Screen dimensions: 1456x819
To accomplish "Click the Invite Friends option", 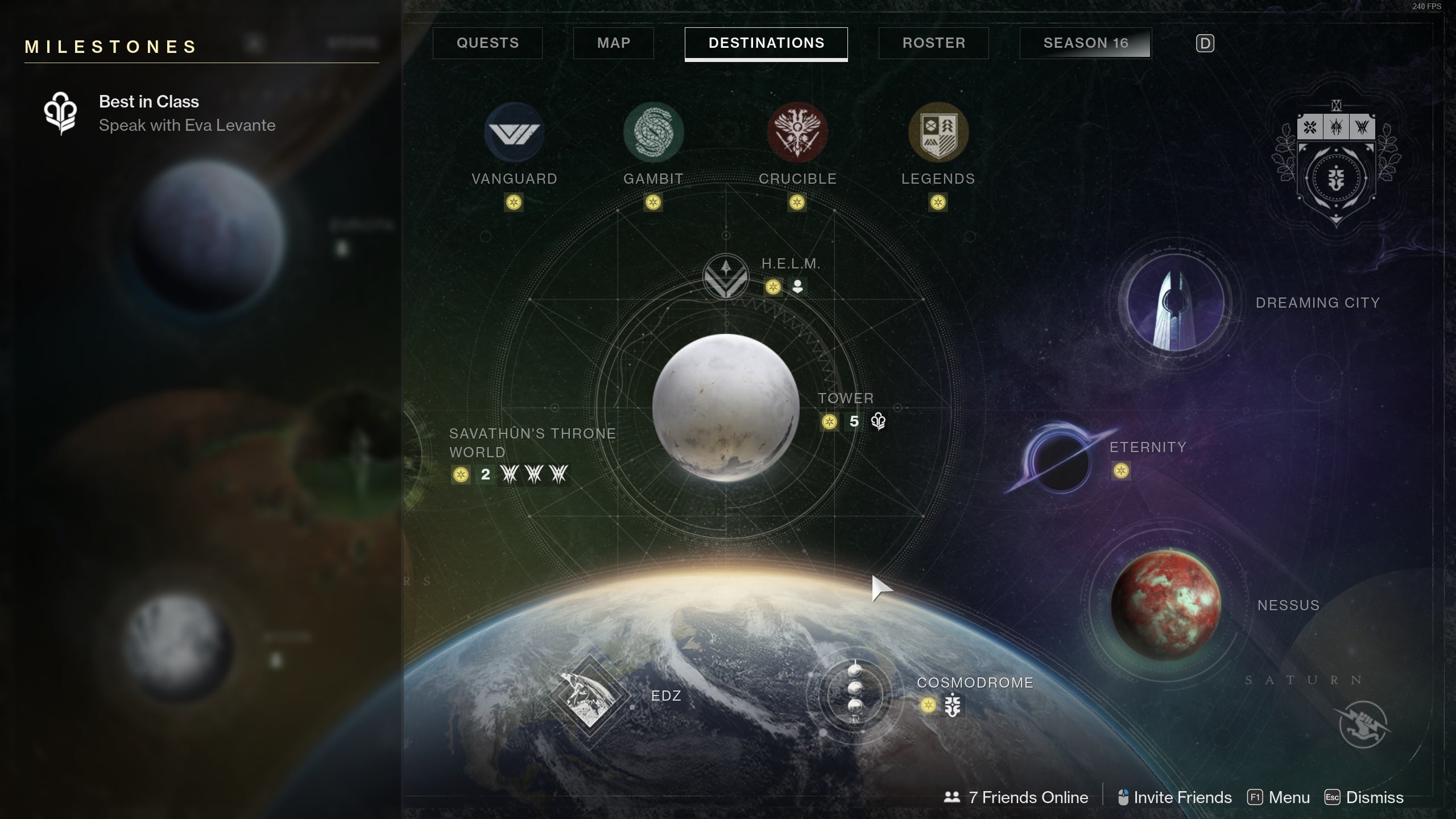I will click(x=1174, y=797).
